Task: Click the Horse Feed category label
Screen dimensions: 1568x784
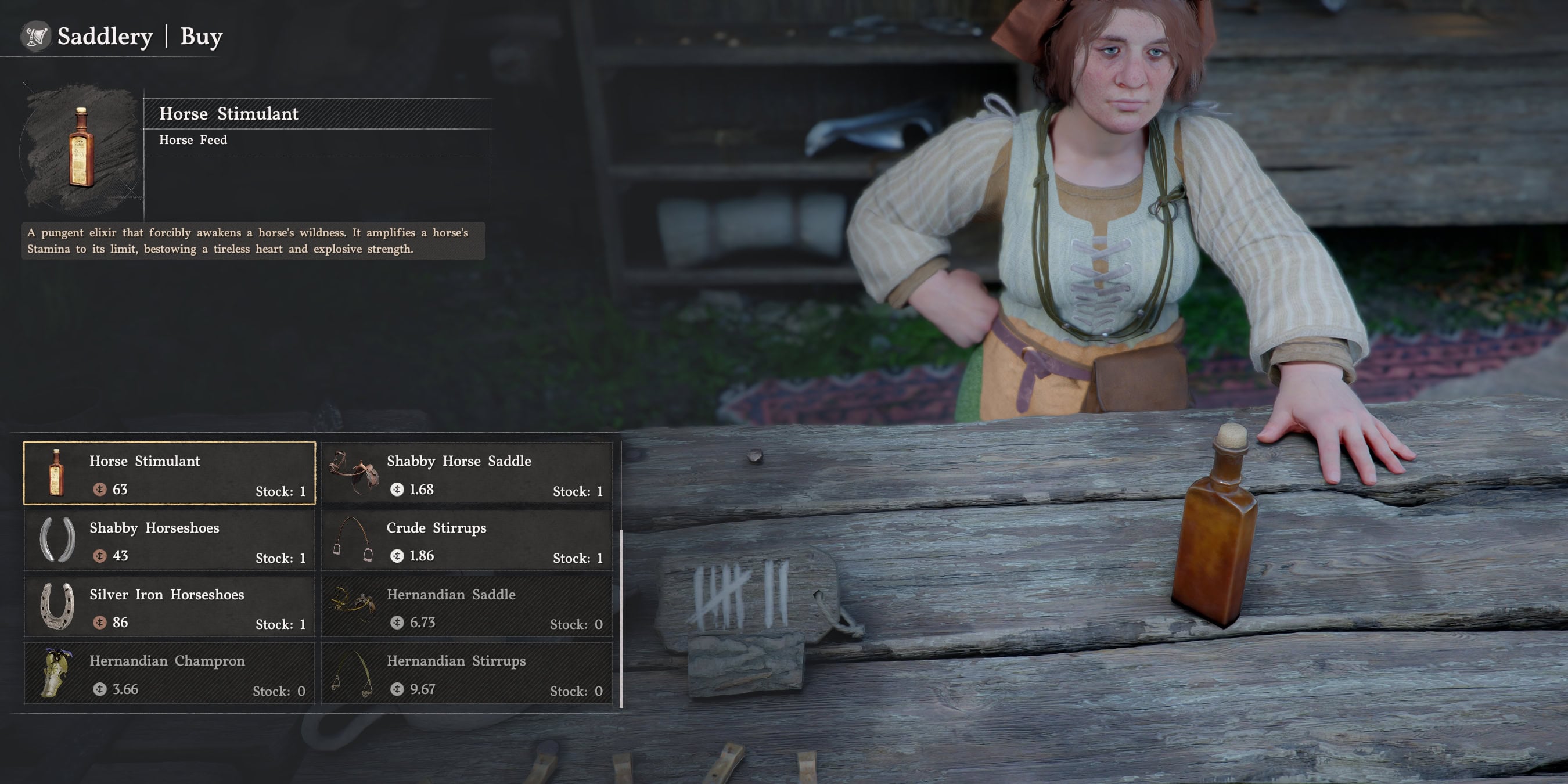Action: 192,140
